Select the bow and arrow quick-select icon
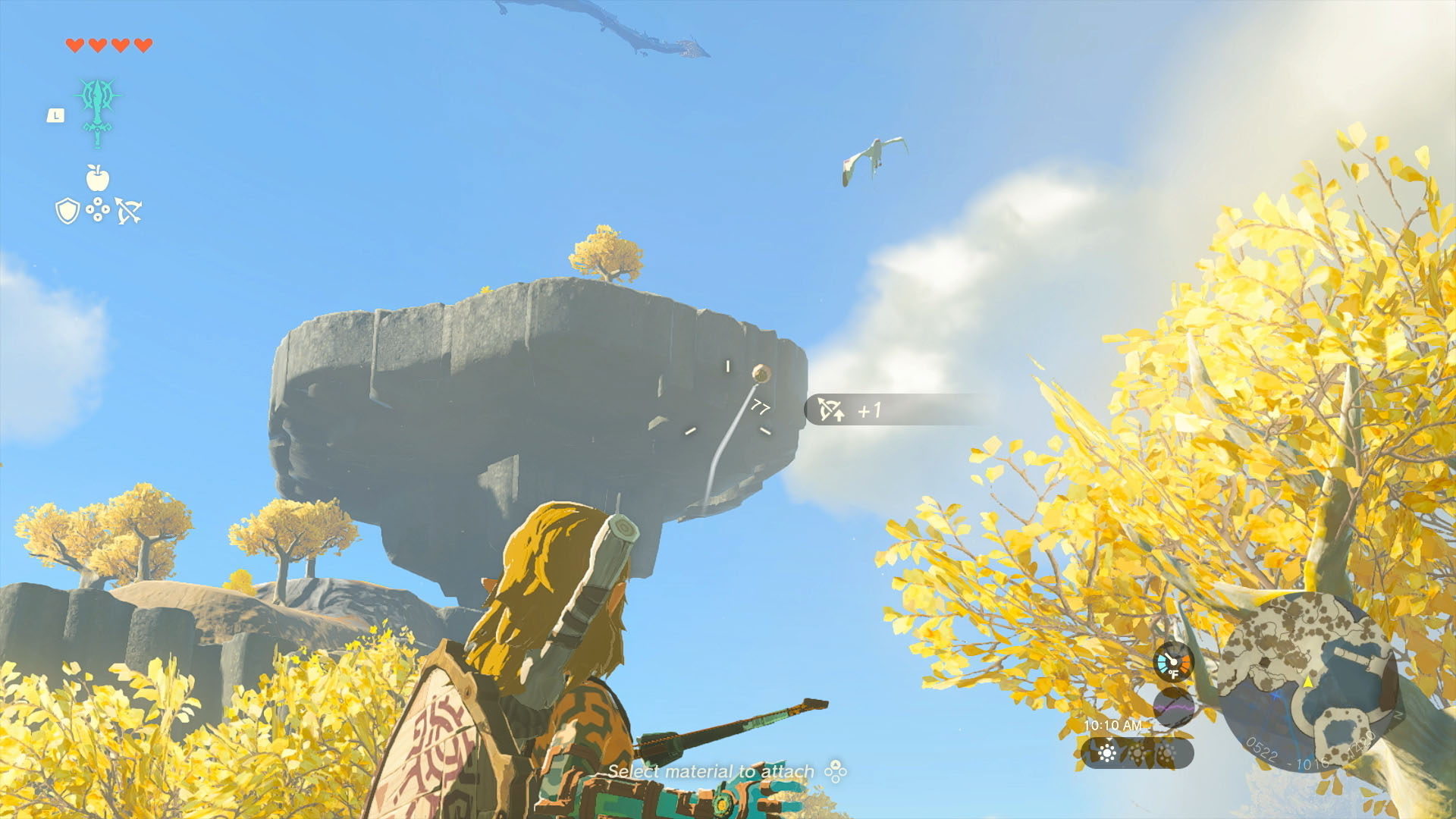The width and height of the screenshot is (1456, 819). 129,211
